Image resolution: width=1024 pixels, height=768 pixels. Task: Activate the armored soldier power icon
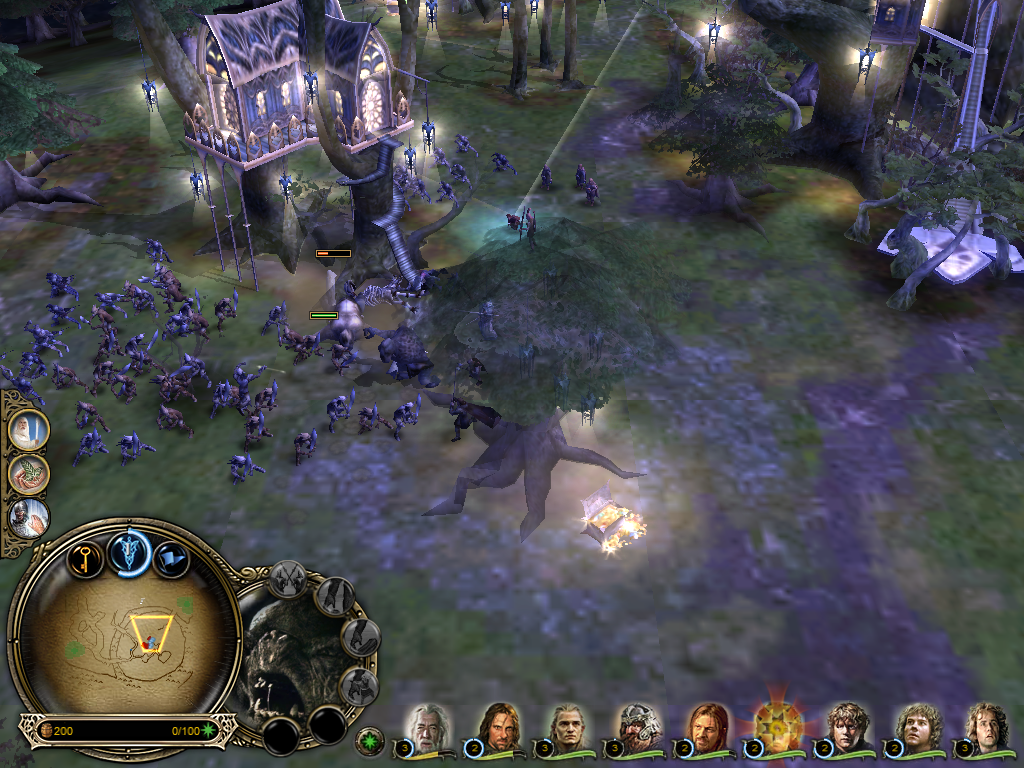(28, 518)
